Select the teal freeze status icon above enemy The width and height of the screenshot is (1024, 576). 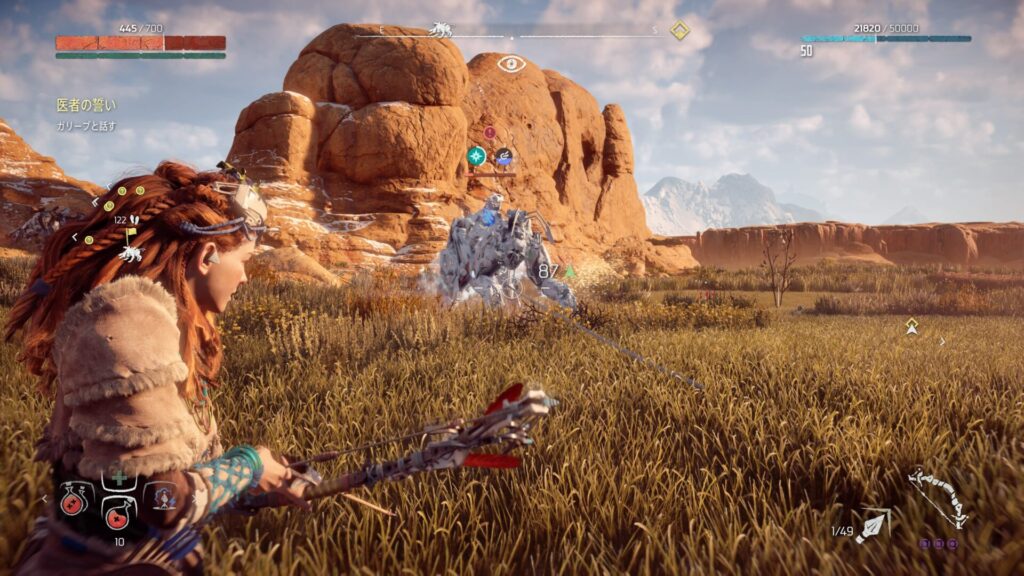click(x=477, y=156)
